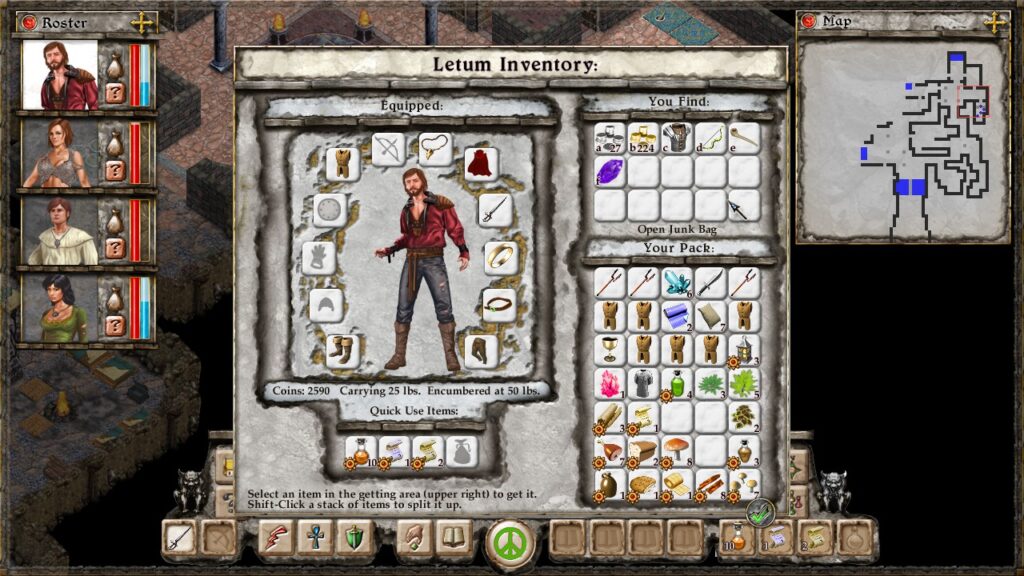Select the equipped gold ring
This screenshot has width=1024, height=576.
tap(500, 257)
